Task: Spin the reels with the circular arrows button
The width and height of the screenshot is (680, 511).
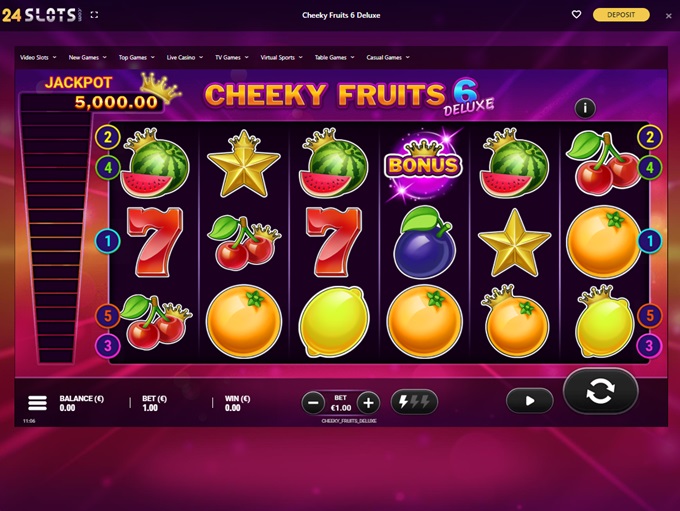Action: pyautogui.click(x=600, y=391)
